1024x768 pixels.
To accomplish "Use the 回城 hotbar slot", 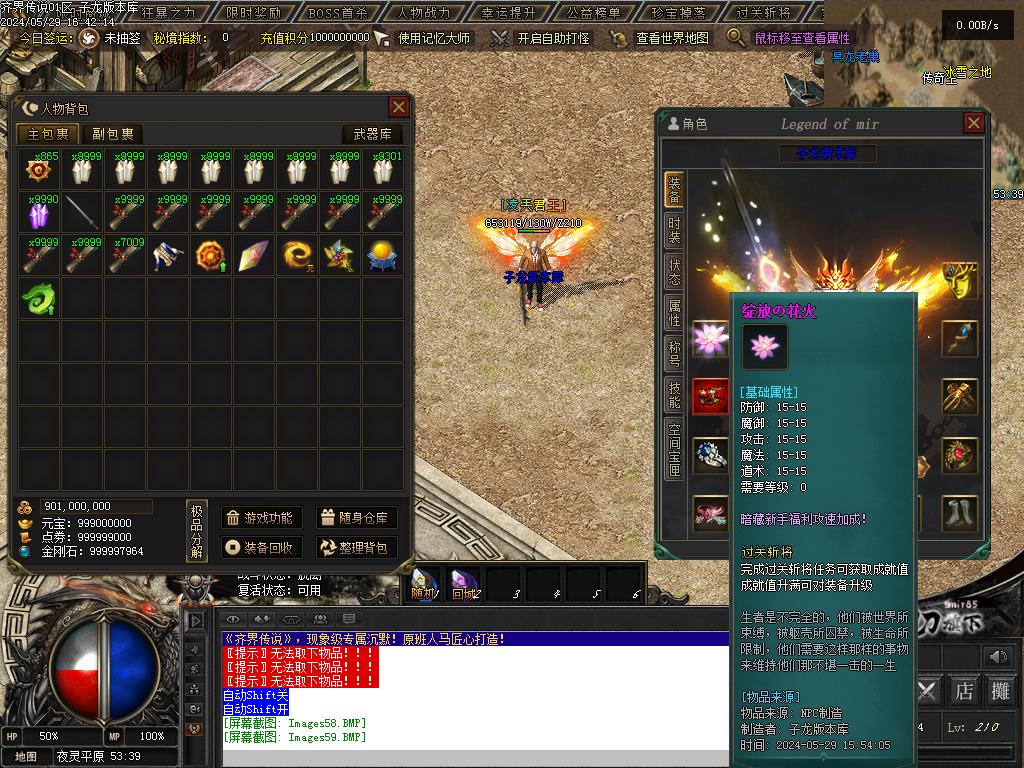I will [x=463, y=584].
